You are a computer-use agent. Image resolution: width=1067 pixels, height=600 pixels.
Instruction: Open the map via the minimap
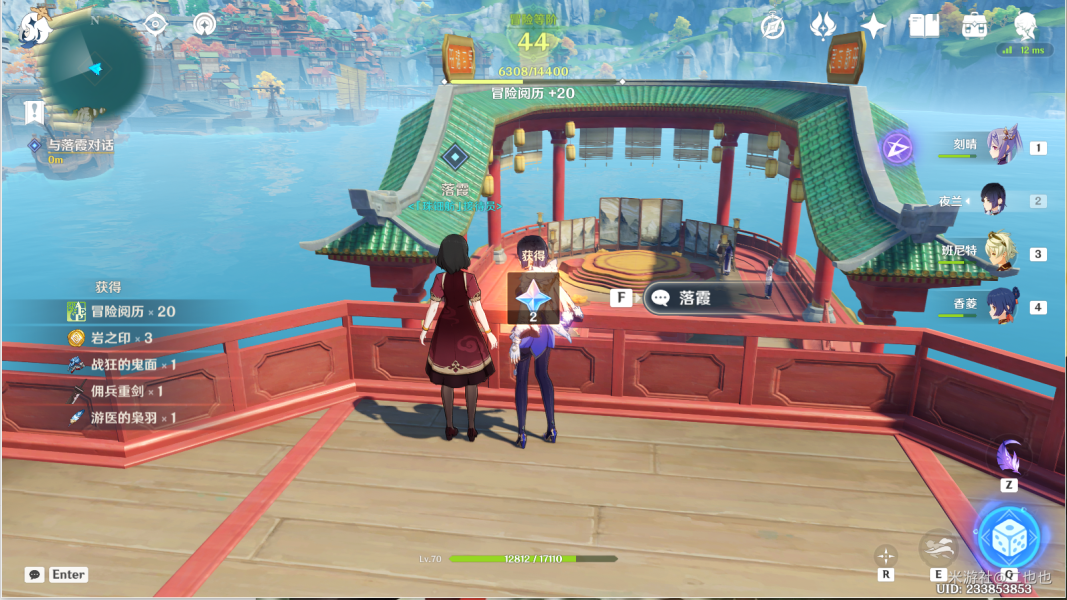click(x=95, y=68)
